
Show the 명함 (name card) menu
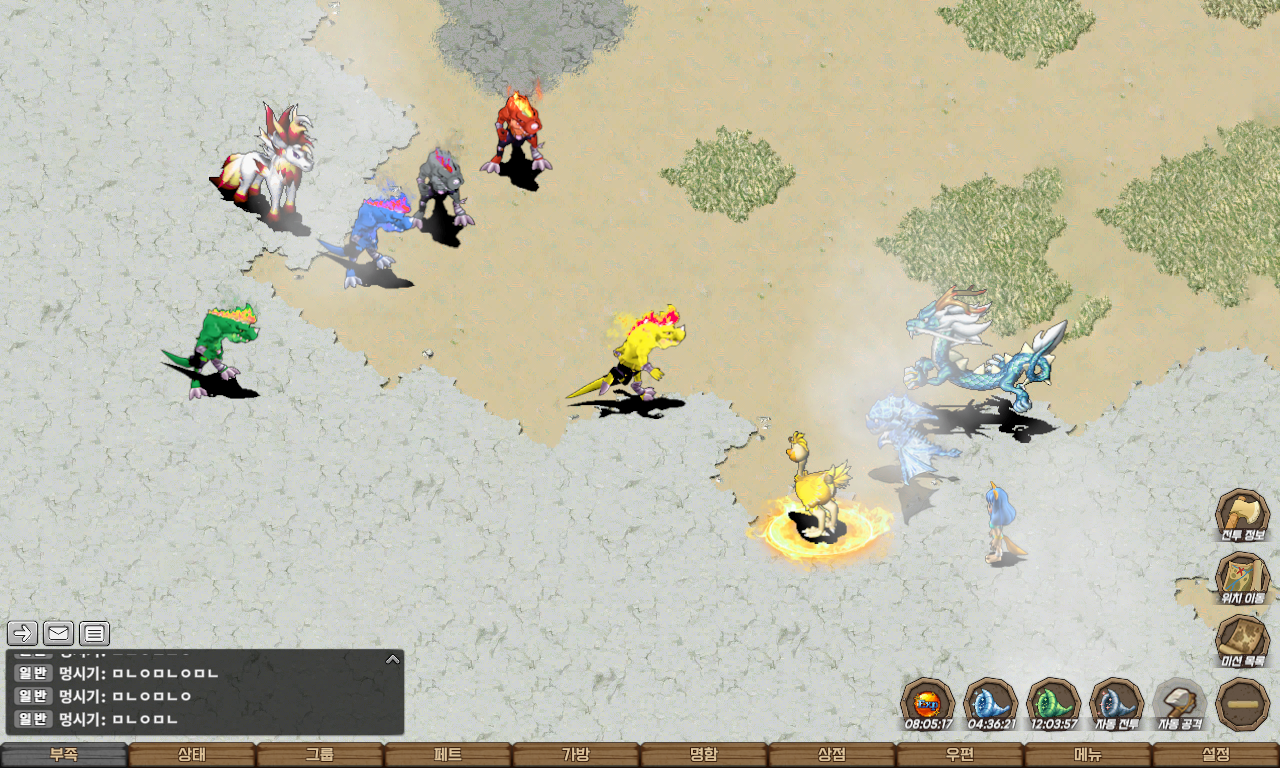pos(704,755)
